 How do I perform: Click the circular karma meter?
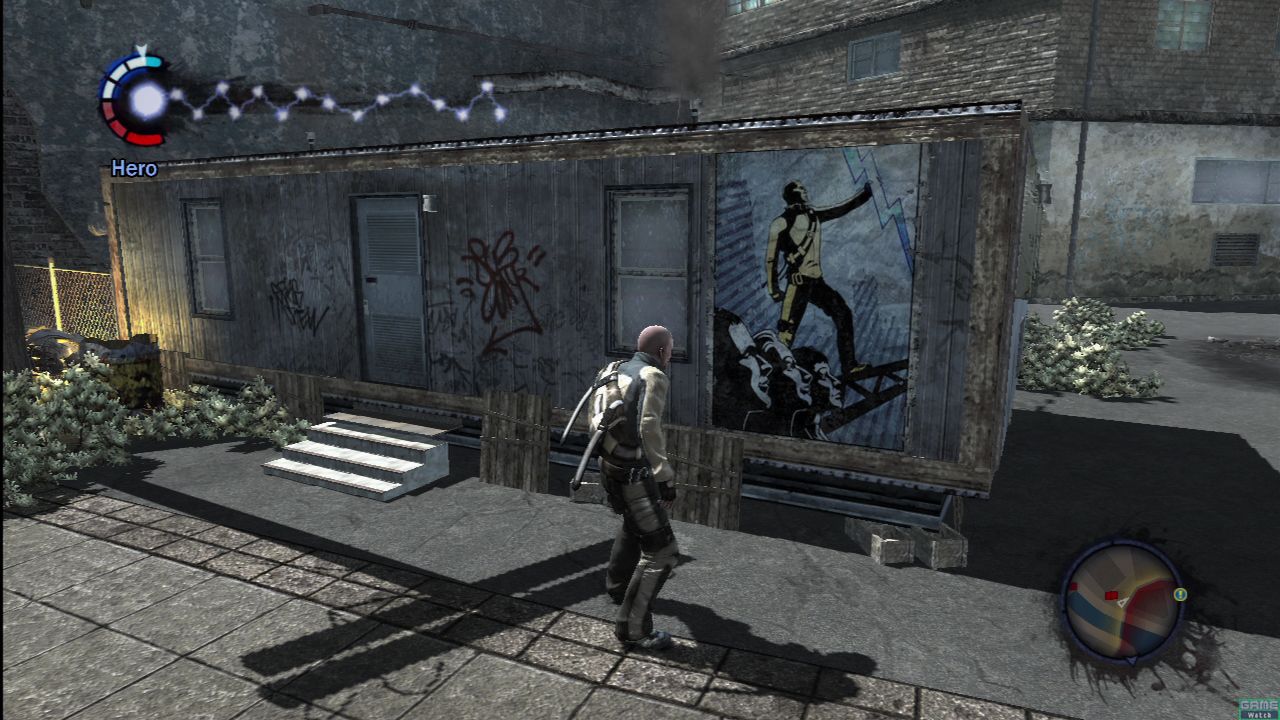(x=135, y=98)
